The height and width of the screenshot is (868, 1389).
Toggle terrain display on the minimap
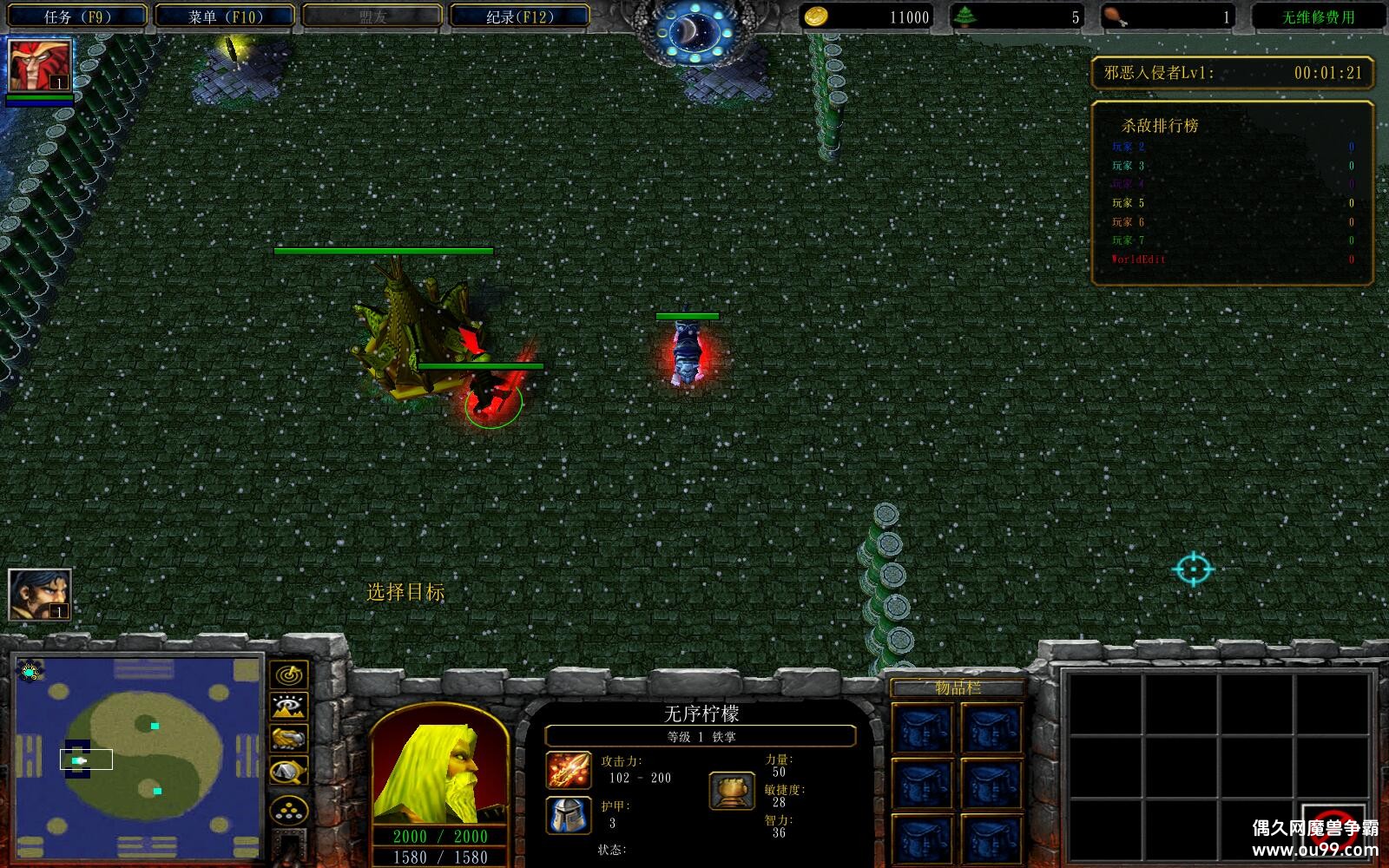289,707
